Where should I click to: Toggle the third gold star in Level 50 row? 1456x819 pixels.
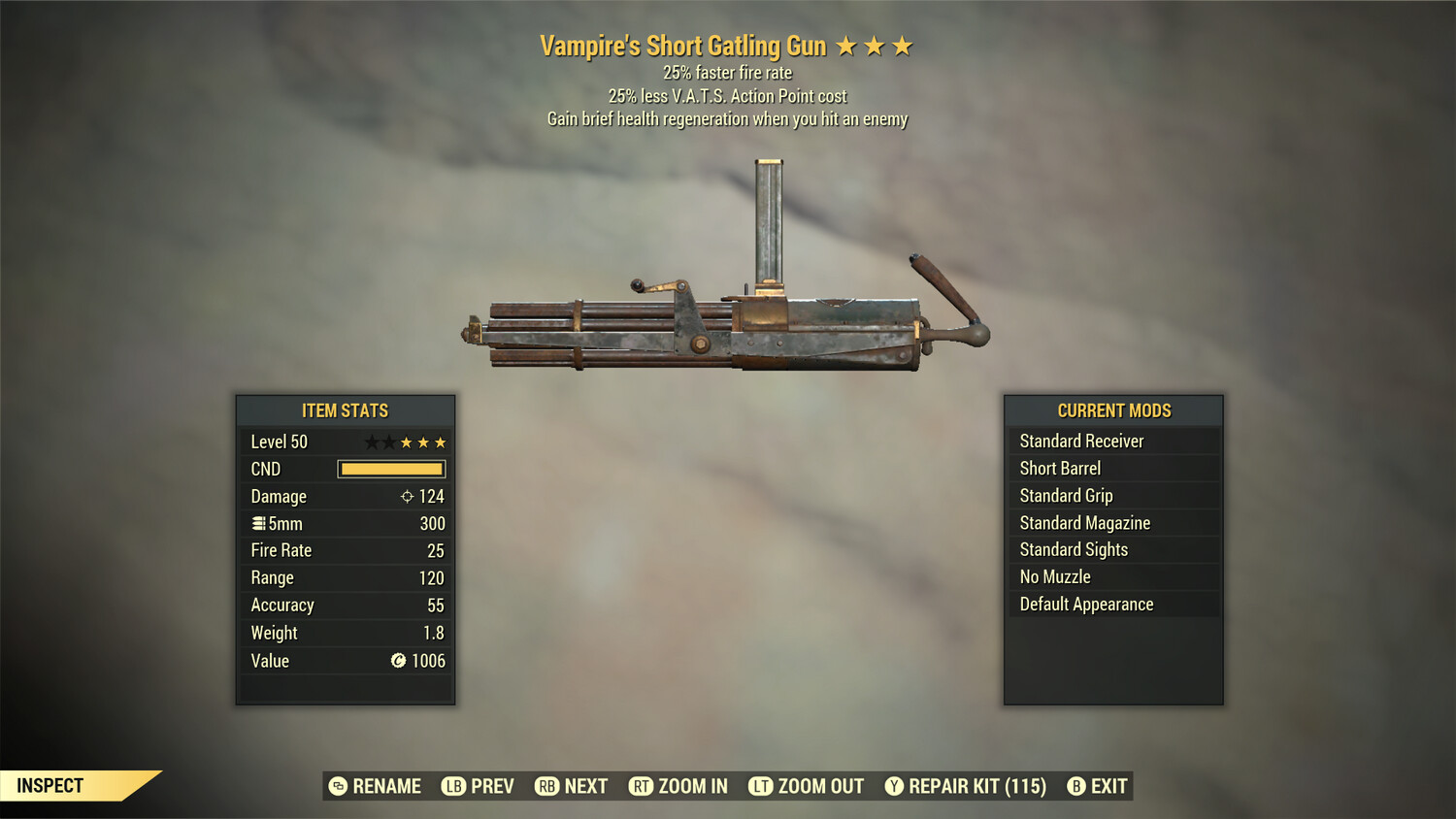coord(441,442)
